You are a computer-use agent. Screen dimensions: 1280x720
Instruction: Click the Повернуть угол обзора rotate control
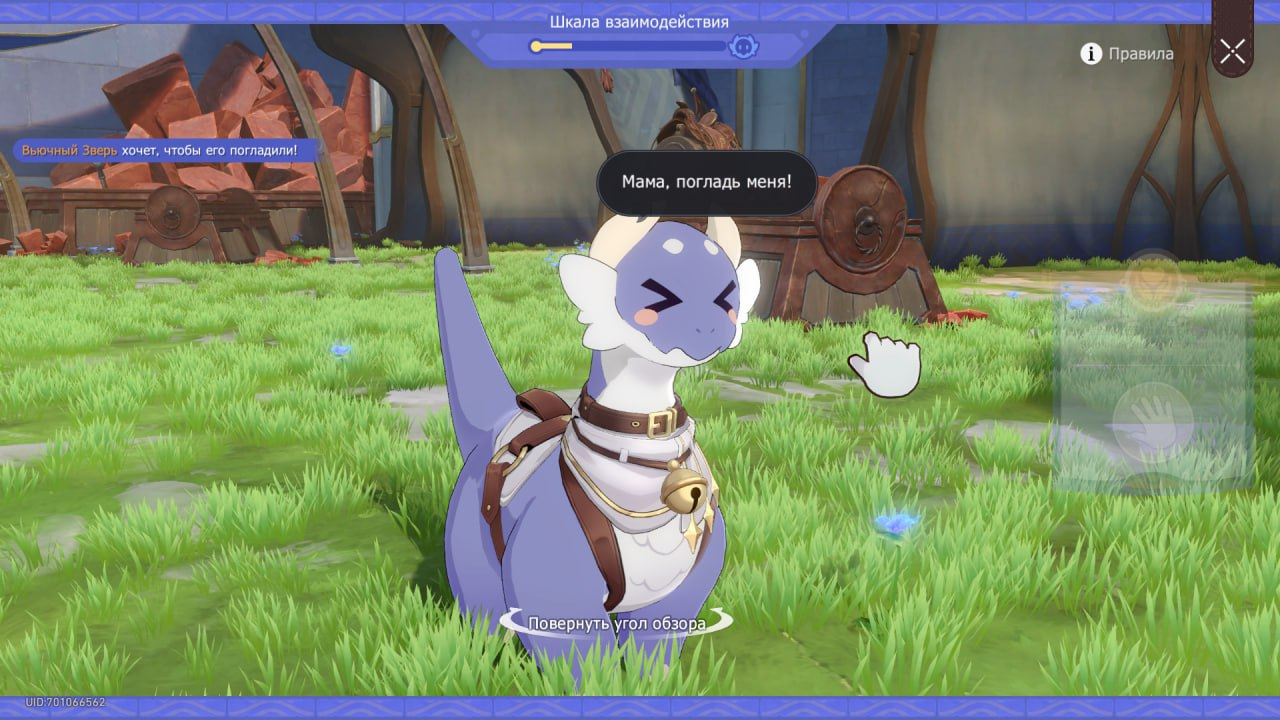click(616, 623)
